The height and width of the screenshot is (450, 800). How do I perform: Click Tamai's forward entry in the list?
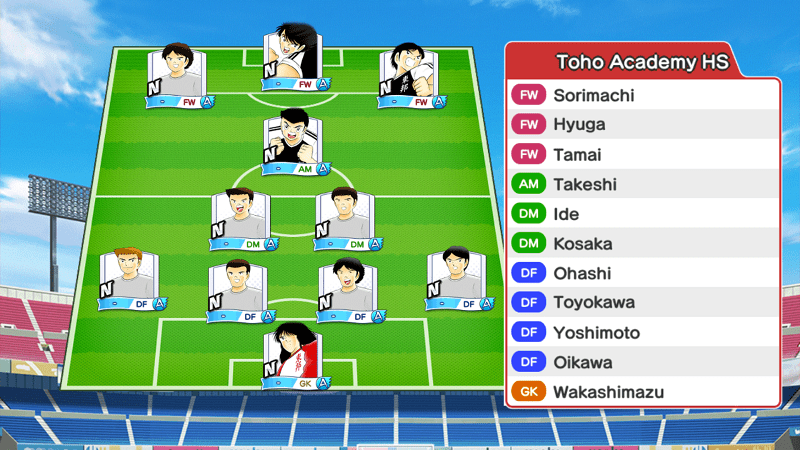click(642, 155)
